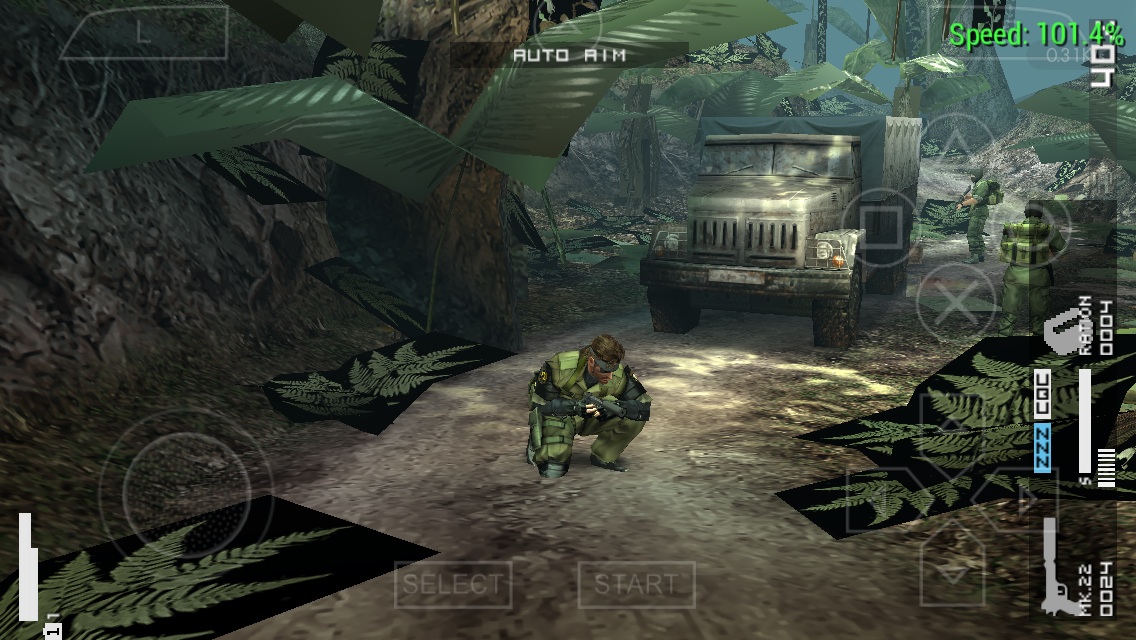Tap the cross touch button
This screenshot has height=640, width=1136.
click(x=957, y=299)
